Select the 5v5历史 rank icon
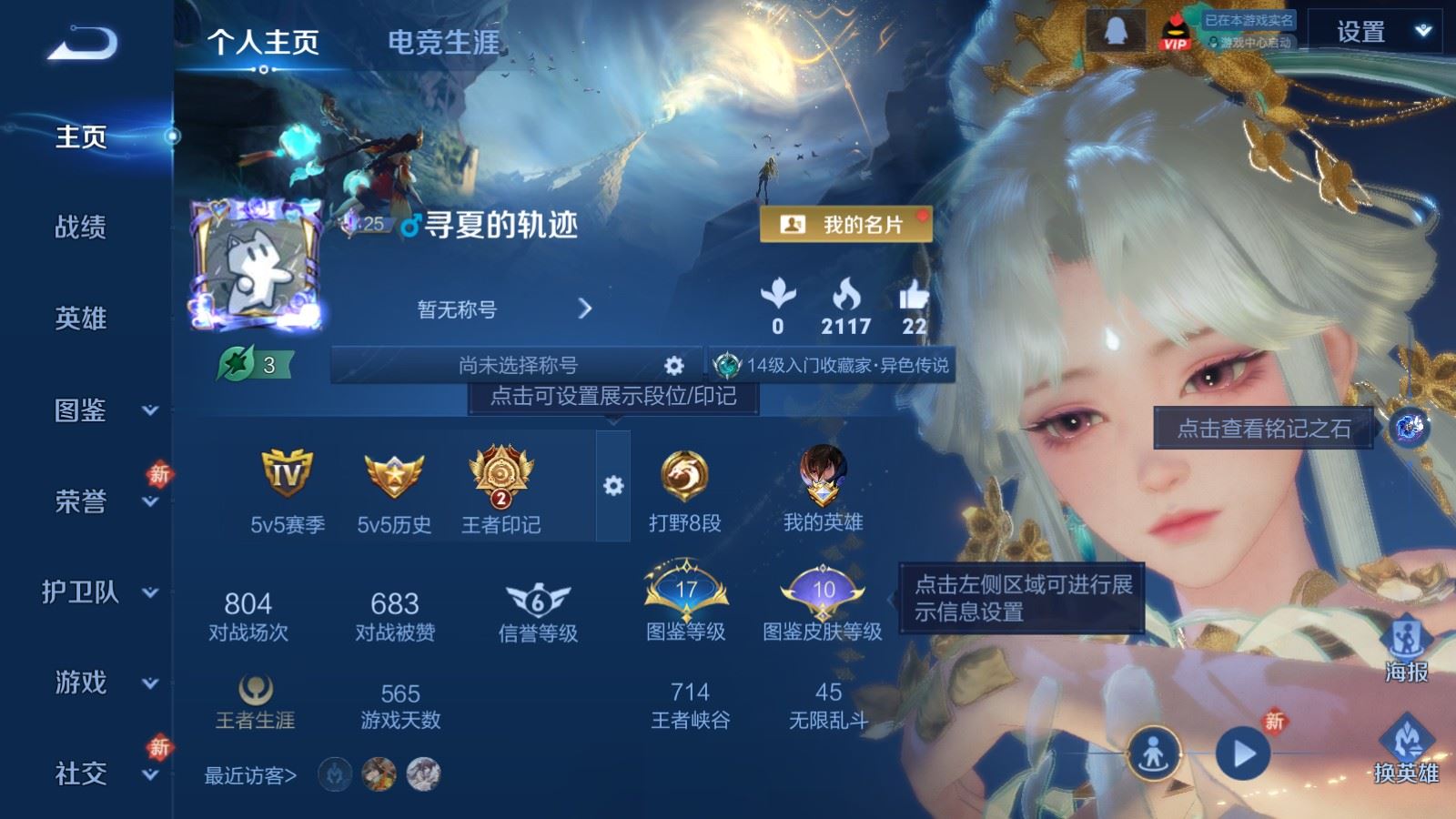 [x=391, y=478]
